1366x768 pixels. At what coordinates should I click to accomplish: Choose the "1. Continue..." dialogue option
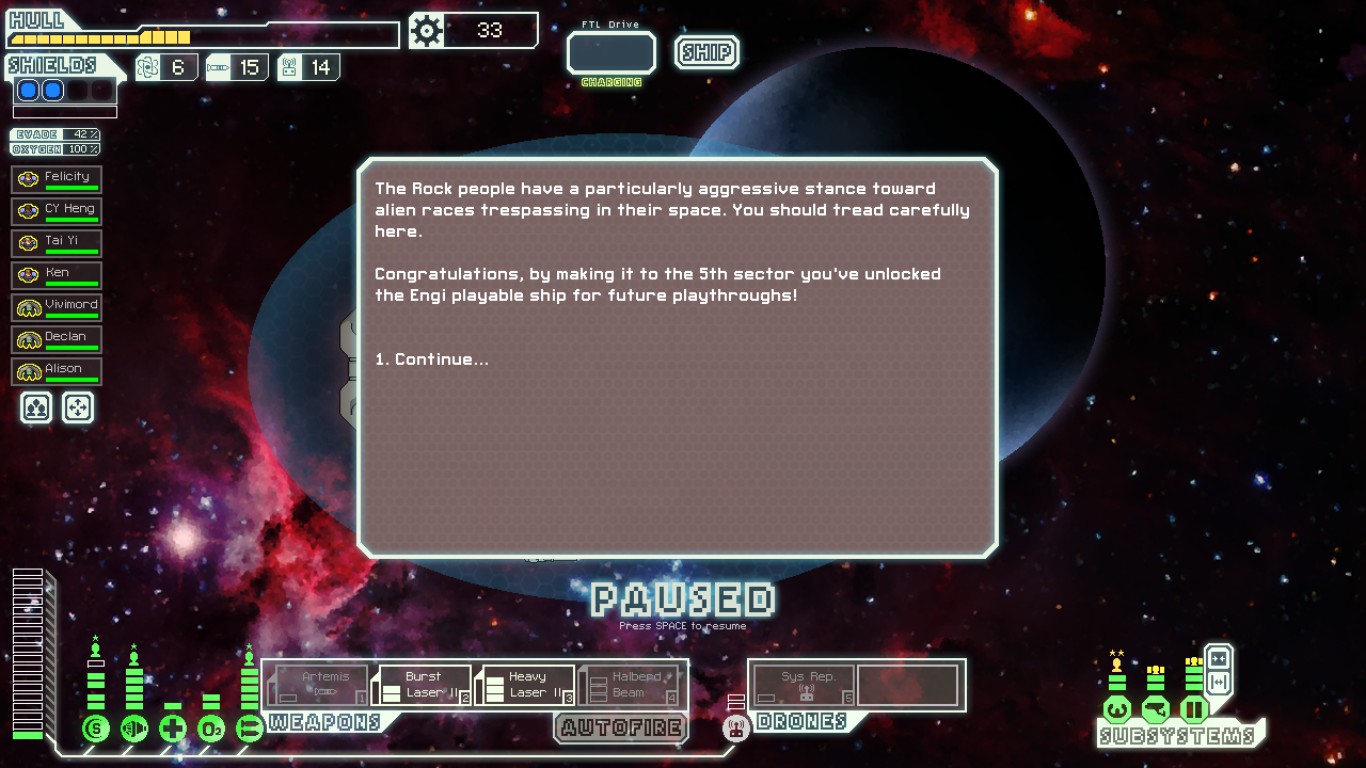pyautogui.click(x=432, y=360)
